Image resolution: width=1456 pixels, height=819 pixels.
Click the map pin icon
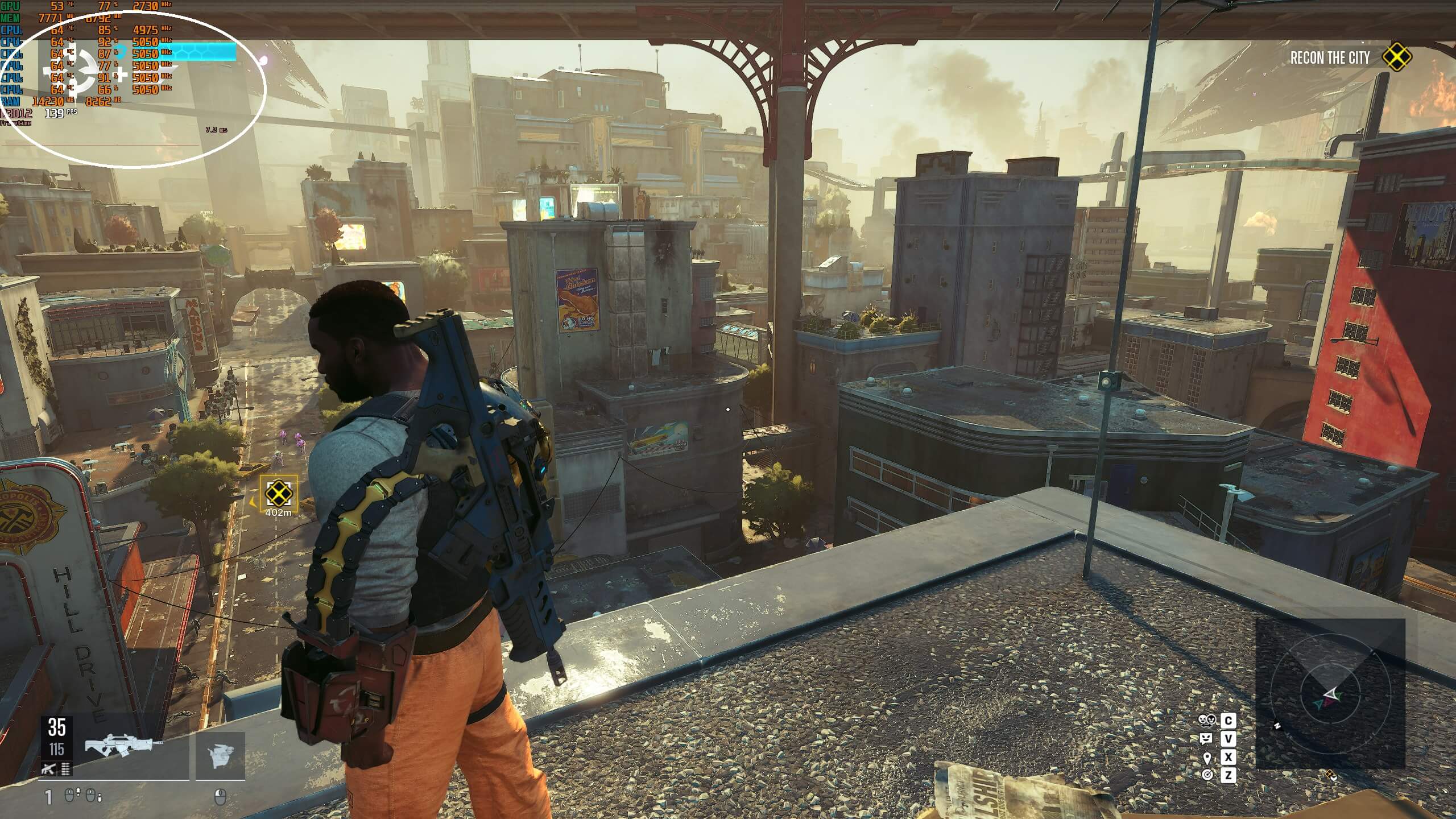point(1206,758)
